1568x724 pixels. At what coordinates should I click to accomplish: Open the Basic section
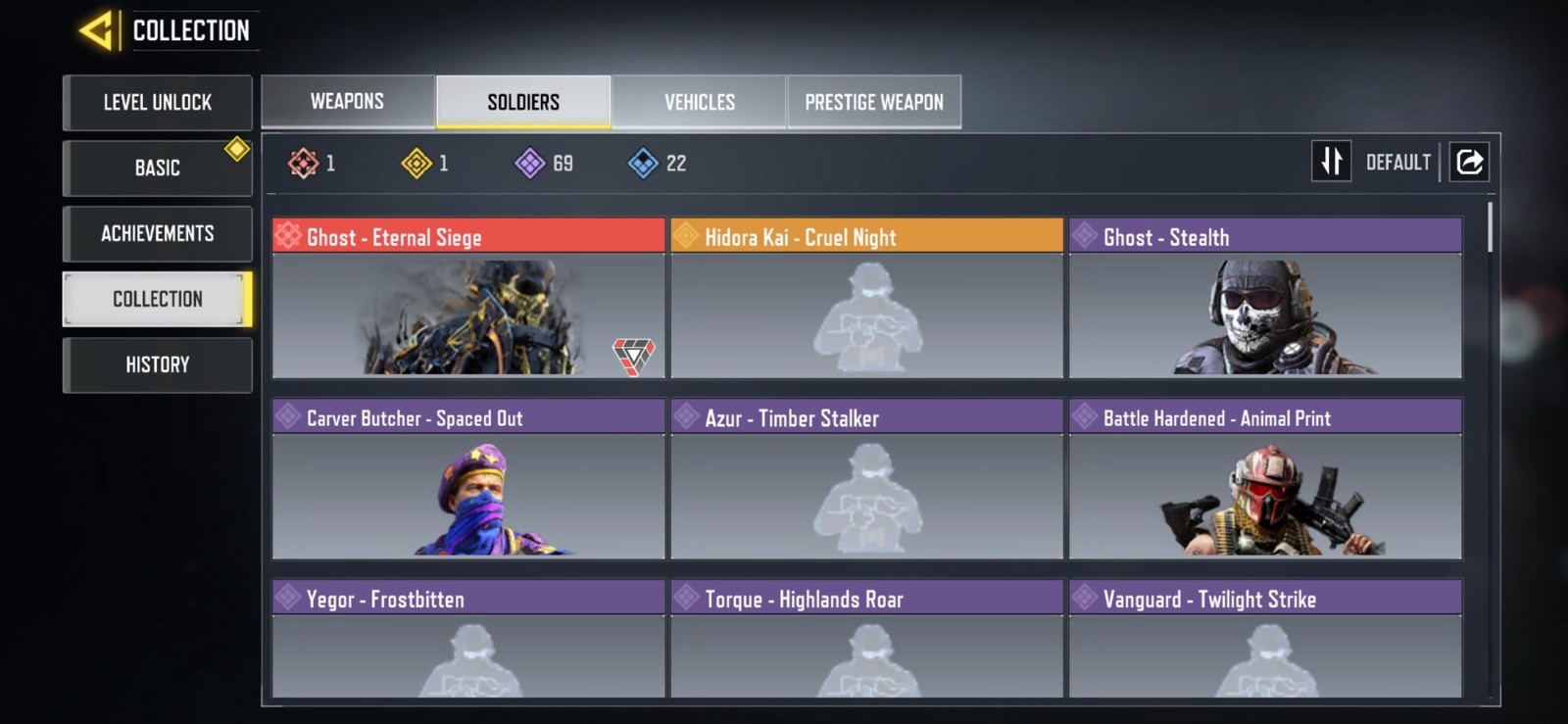click(158, 168)
